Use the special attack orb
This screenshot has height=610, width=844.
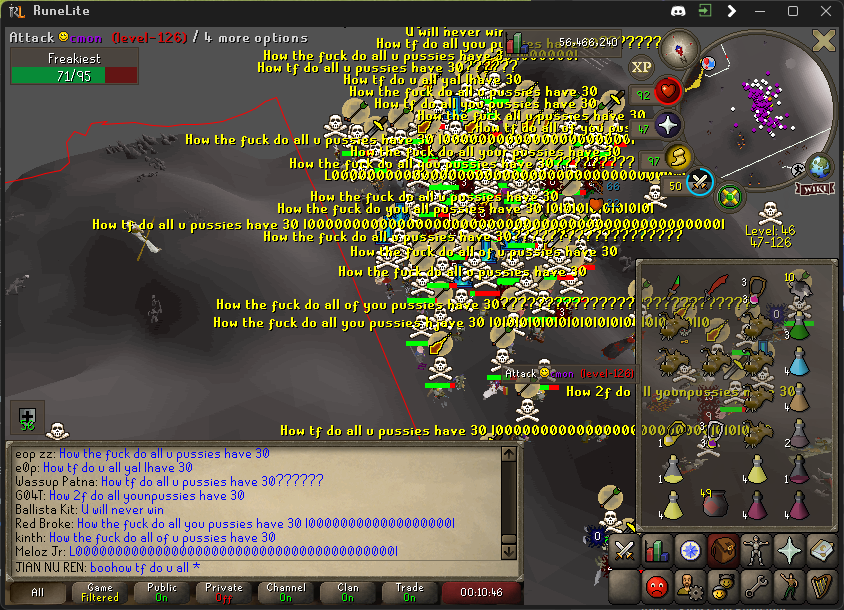pos(701,183)
